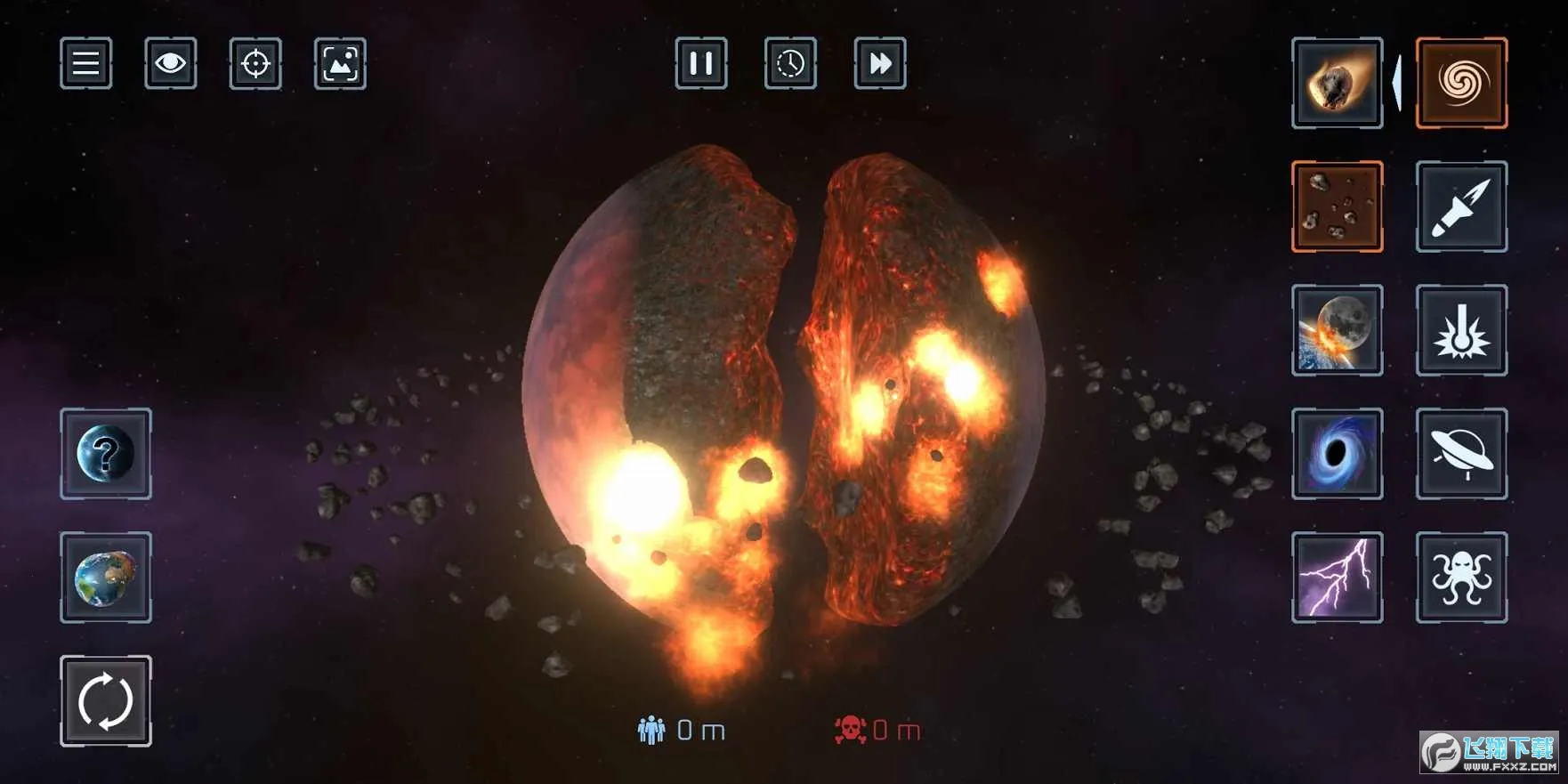The image size is (1568, 784).
Task: Open planet selection via the Earth thumbnail
Action: click(105, 578)
